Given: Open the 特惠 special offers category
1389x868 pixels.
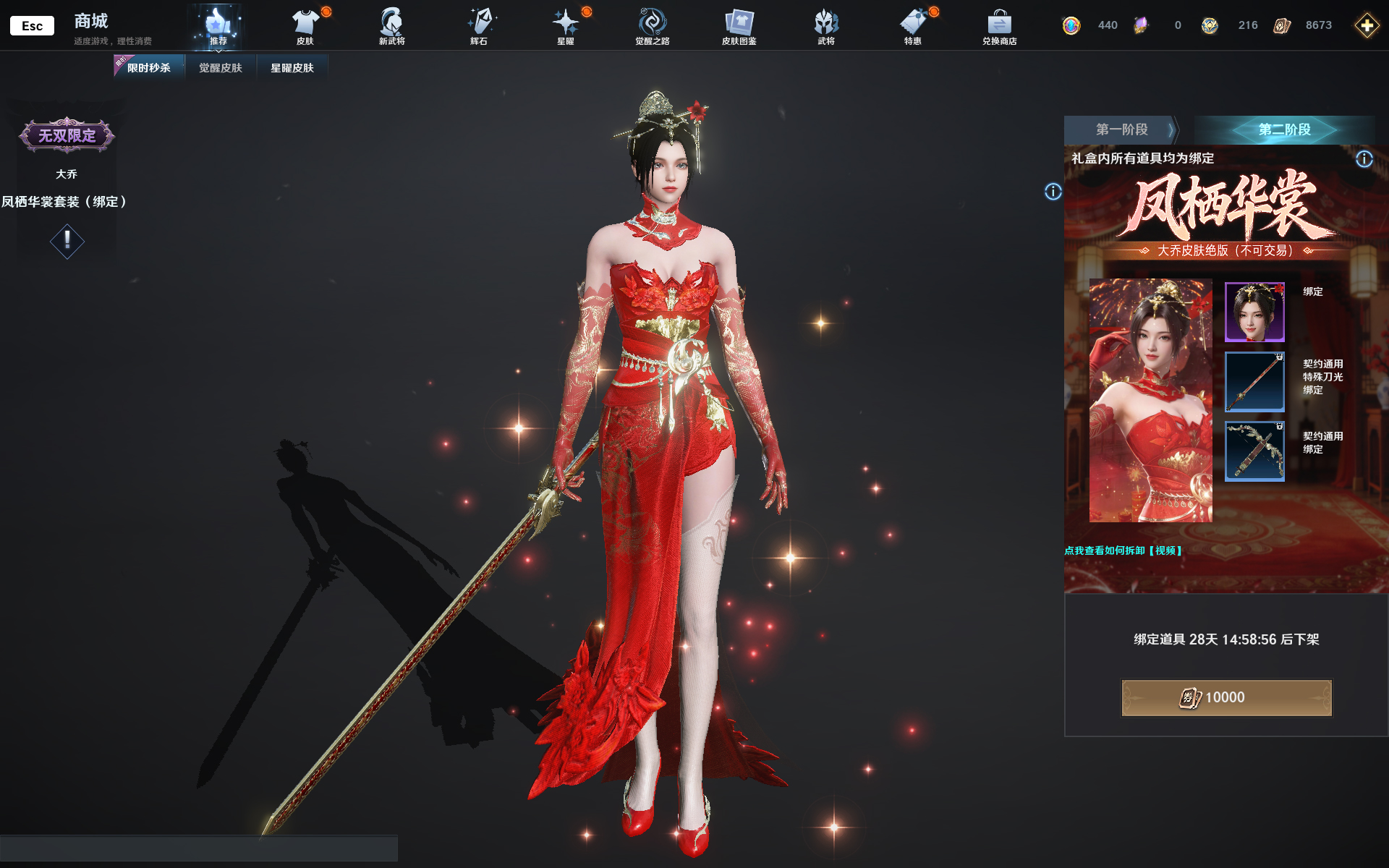Looking at the screenshot, I should tap(913, 27).
